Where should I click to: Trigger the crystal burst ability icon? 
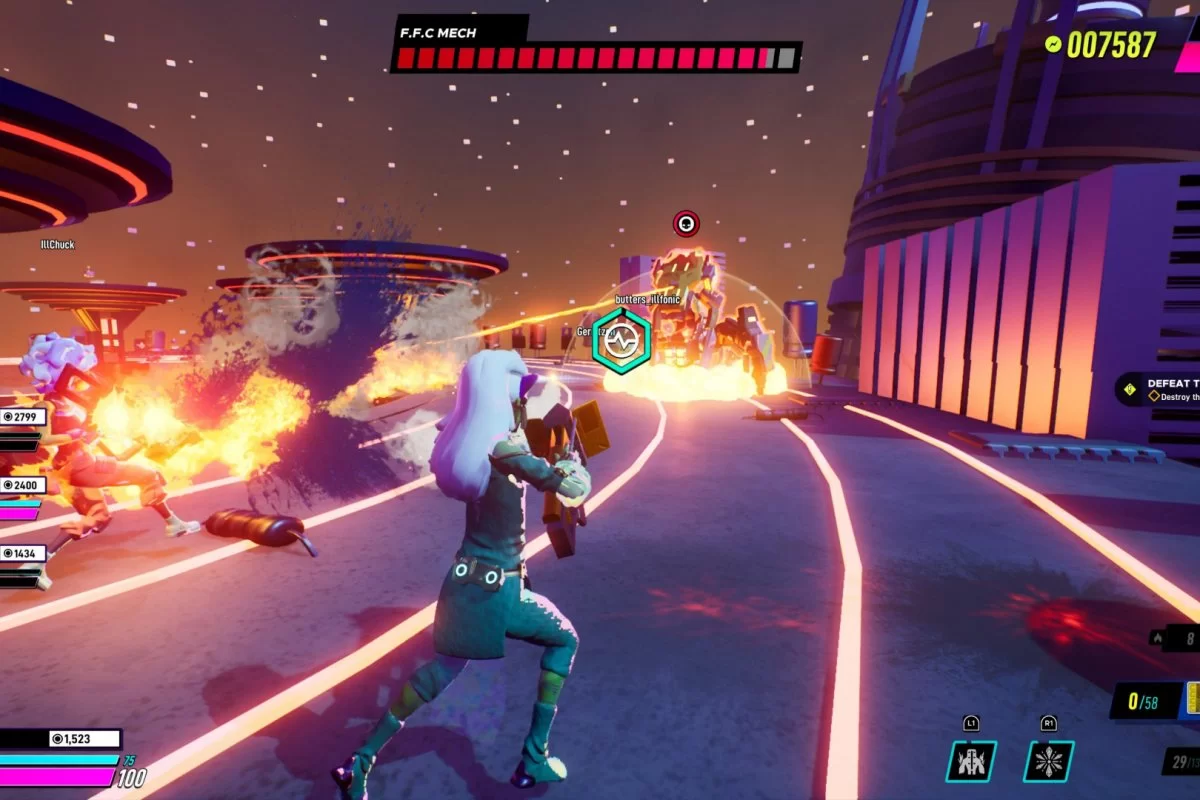coord(1048,761)
